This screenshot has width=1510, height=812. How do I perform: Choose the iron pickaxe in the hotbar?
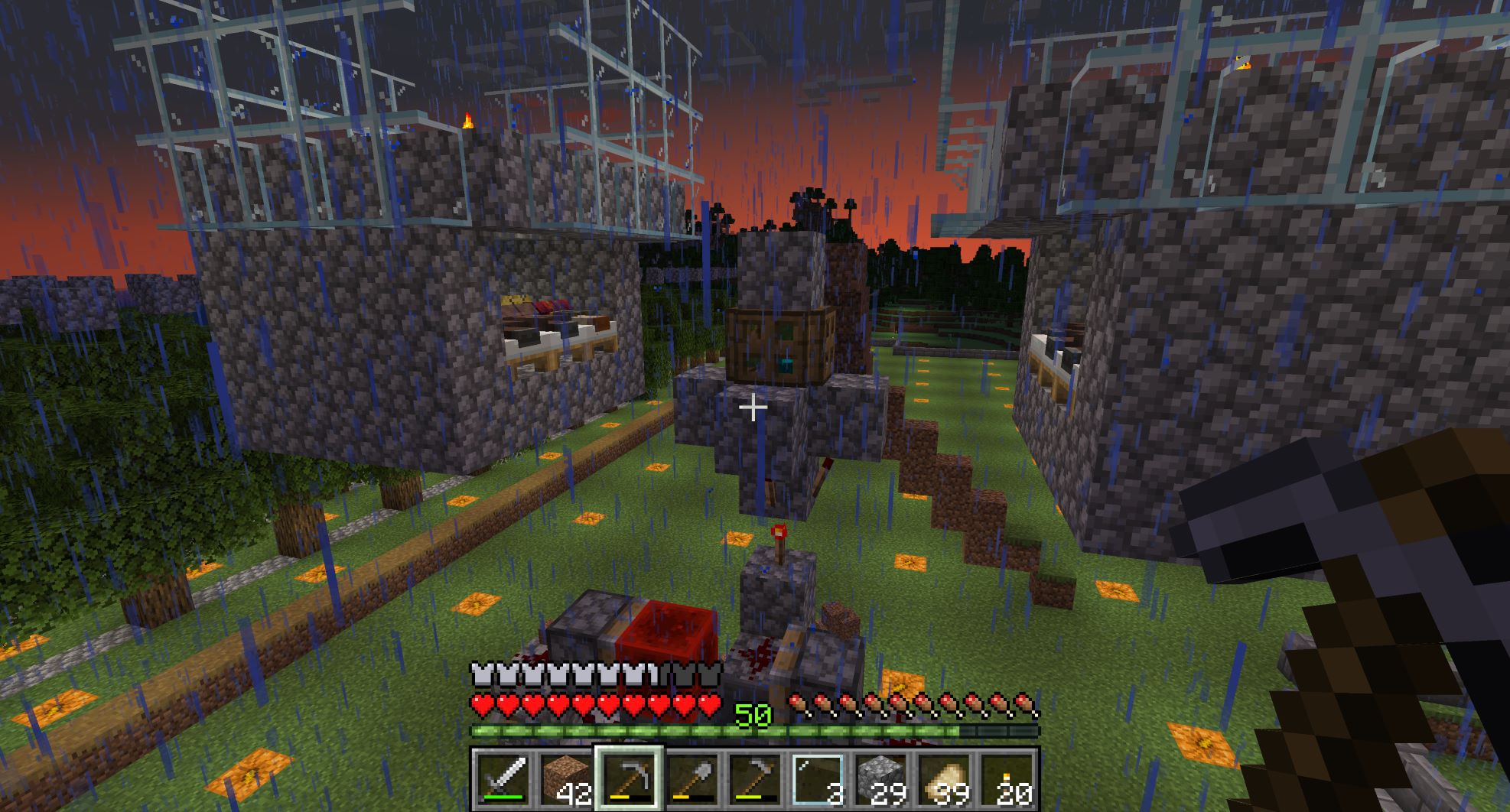[628, 779]
